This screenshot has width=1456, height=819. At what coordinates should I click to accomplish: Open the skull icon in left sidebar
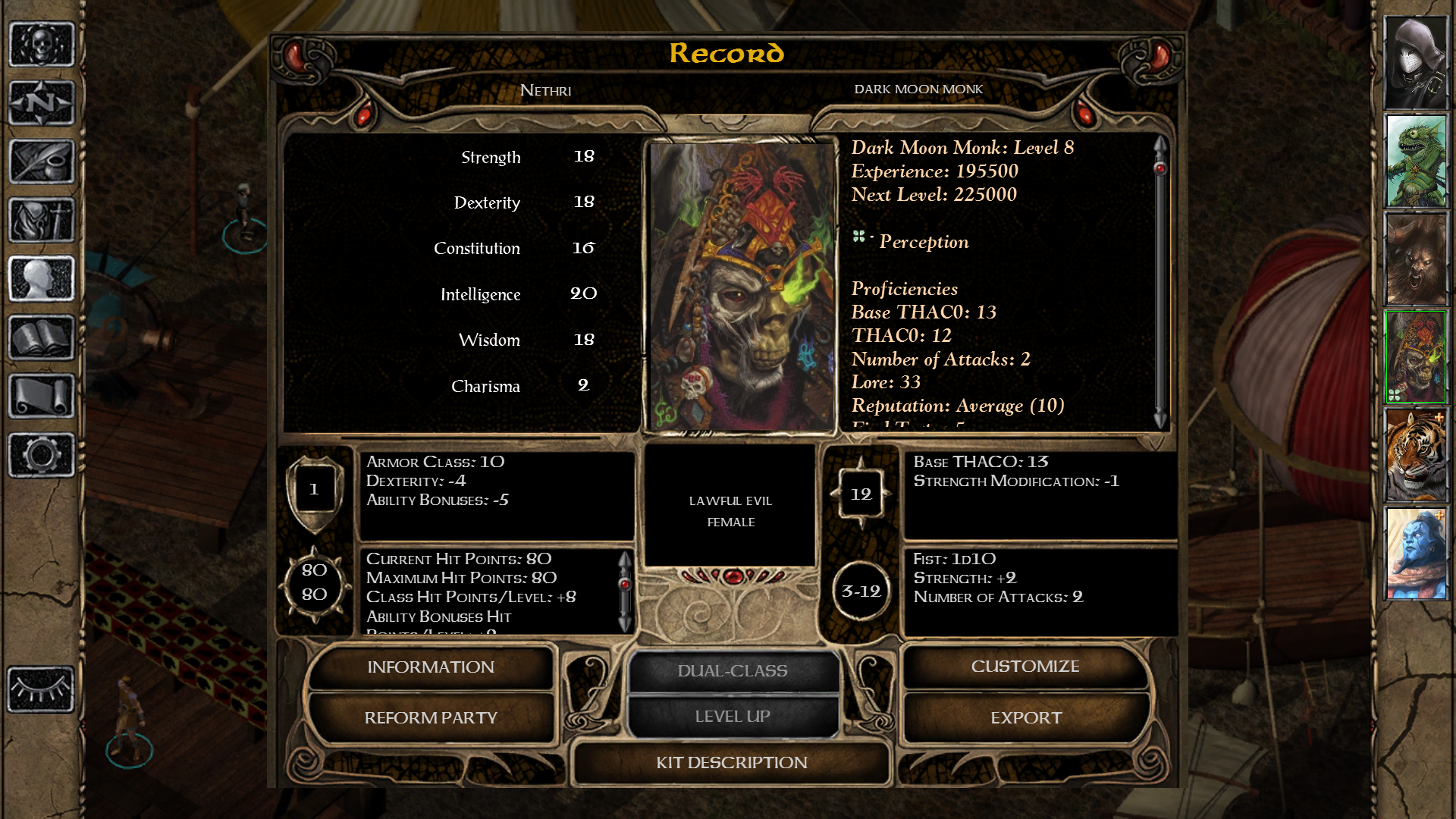(x=42, y=45)
